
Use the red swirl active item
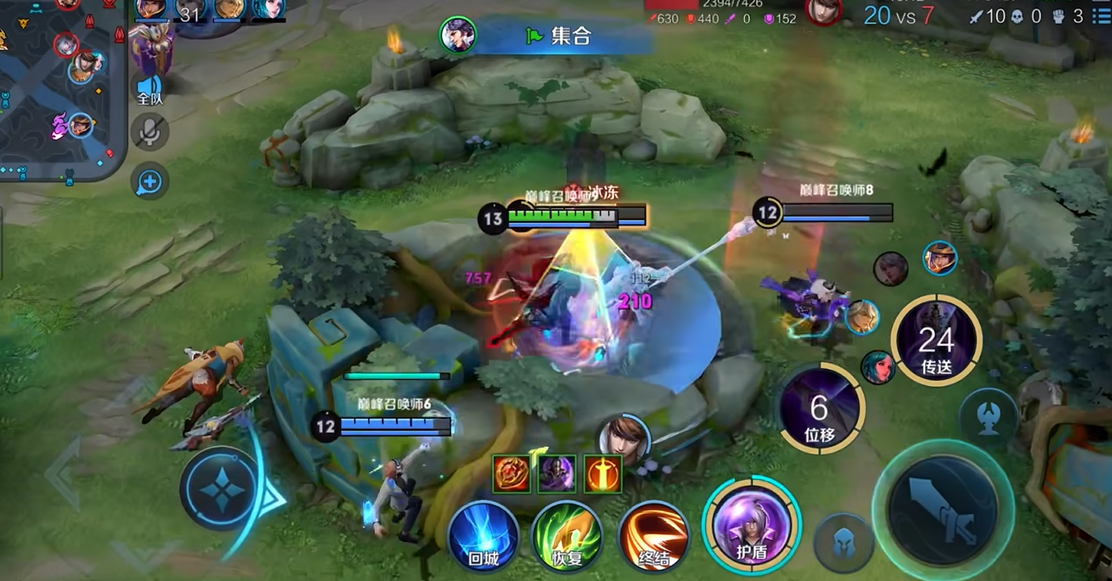512,473
